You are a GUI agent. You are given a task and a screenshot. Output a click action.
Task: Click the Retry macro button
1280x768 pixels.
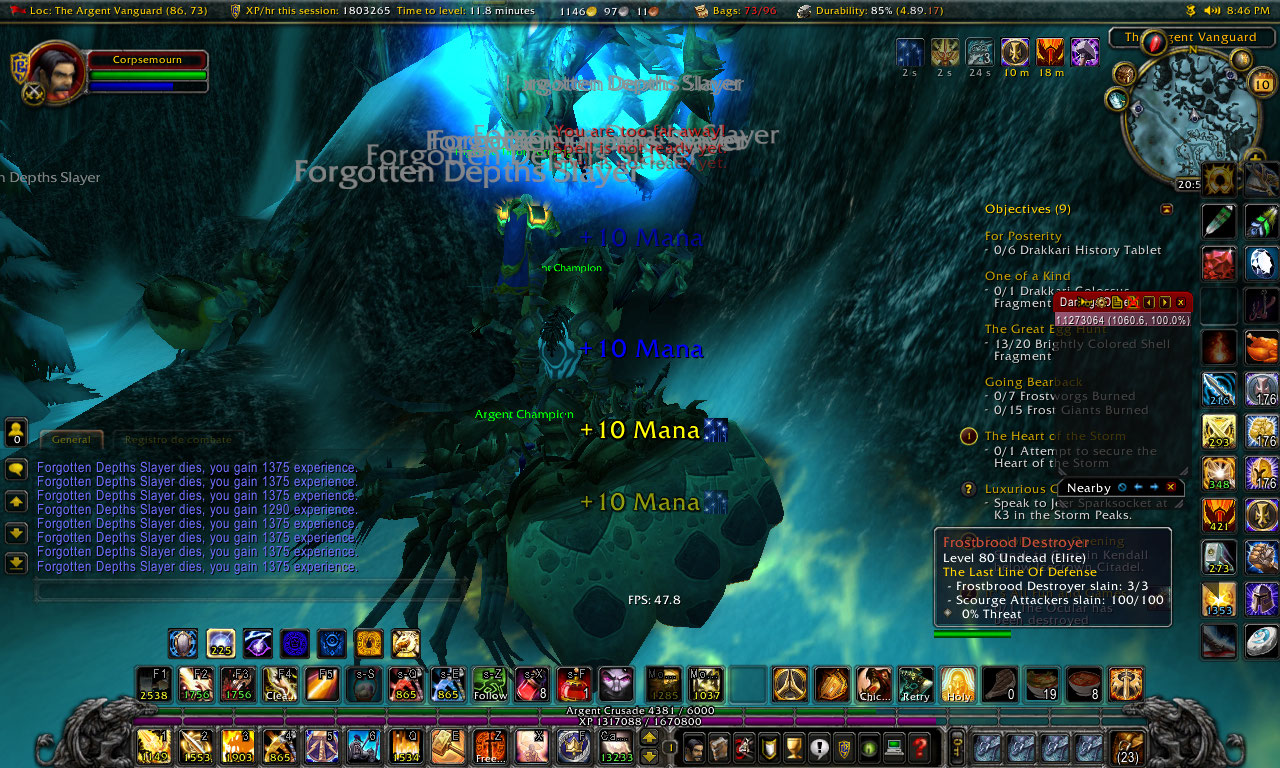click(x=915, y=685)
